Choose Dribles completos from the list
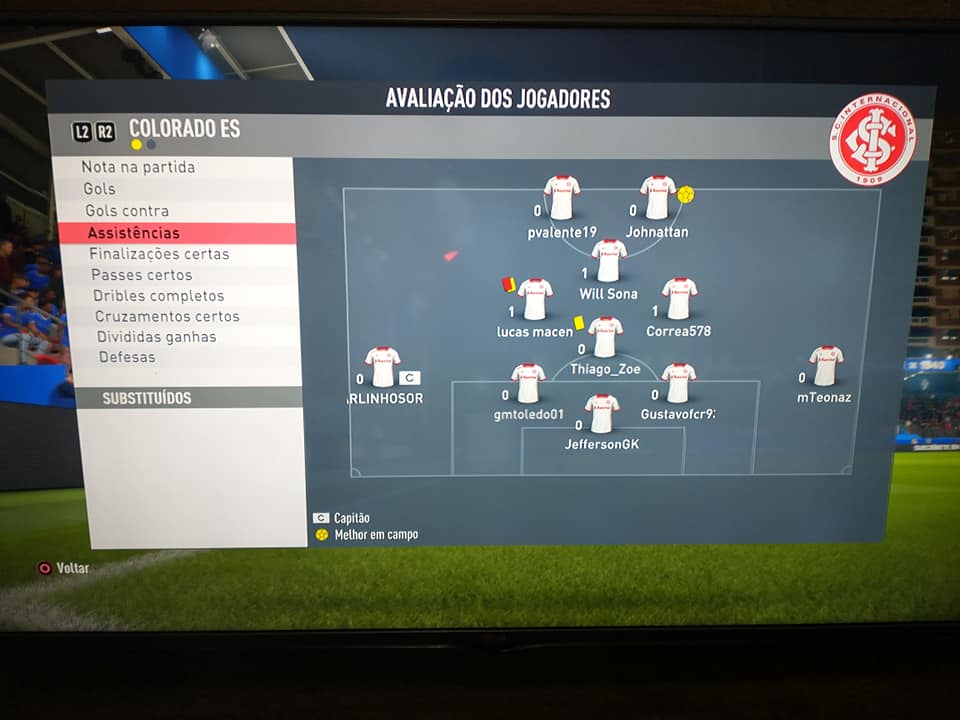Image resolution: width=960 pixels, height=720 pixels. pyautogui.click(x=158, y=296)
